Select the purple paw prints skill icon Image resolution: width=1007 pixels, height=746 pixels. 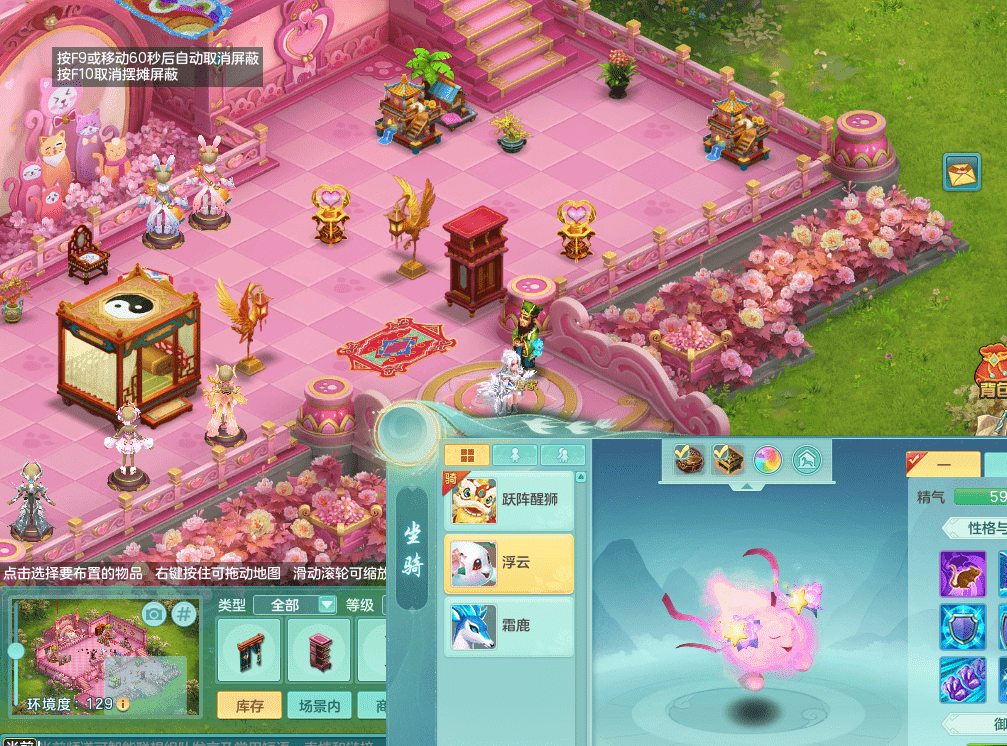pos(962,680)
